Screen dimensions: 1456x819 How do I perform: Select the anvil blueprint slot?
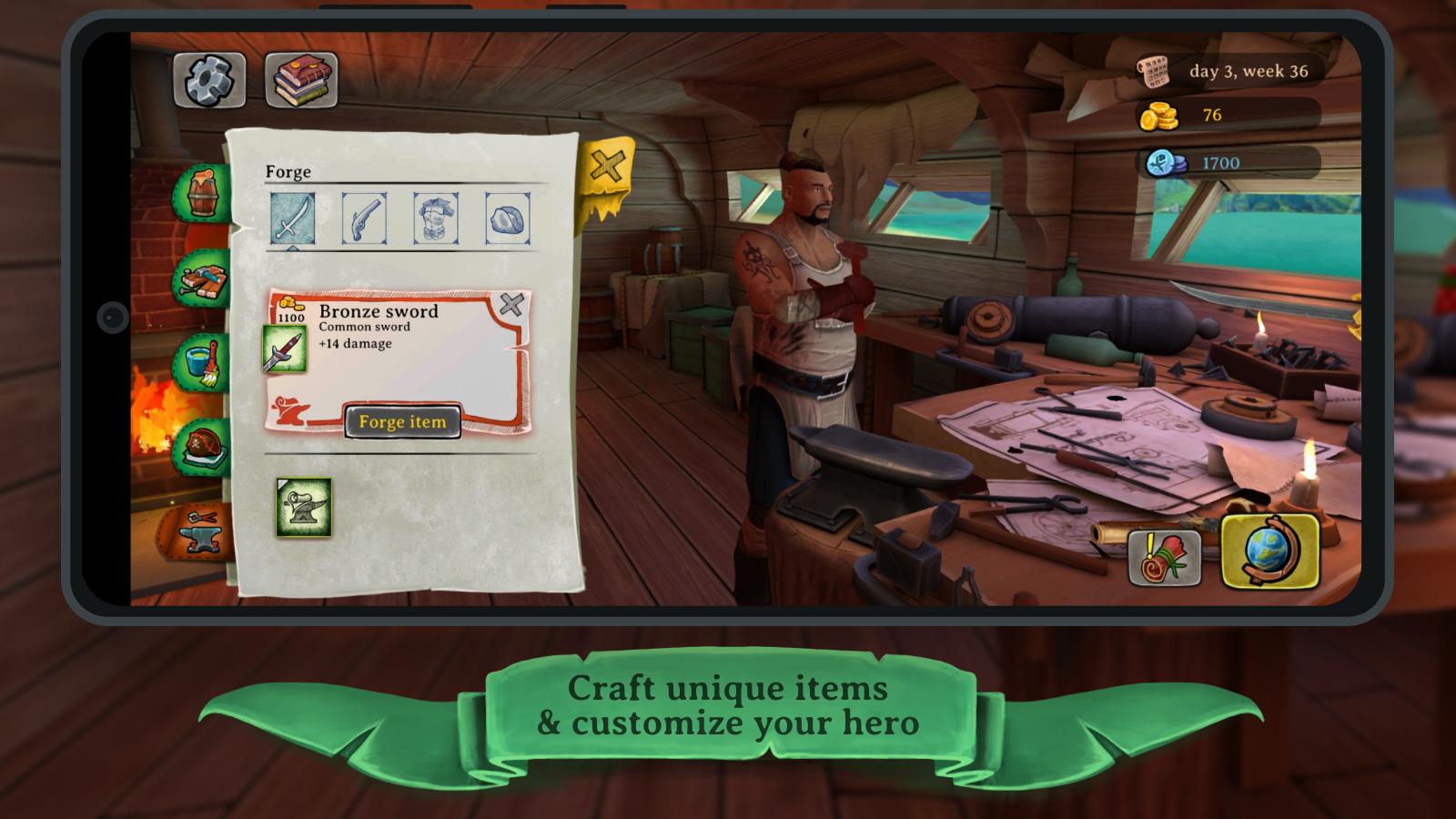click(x=304, y=507)
